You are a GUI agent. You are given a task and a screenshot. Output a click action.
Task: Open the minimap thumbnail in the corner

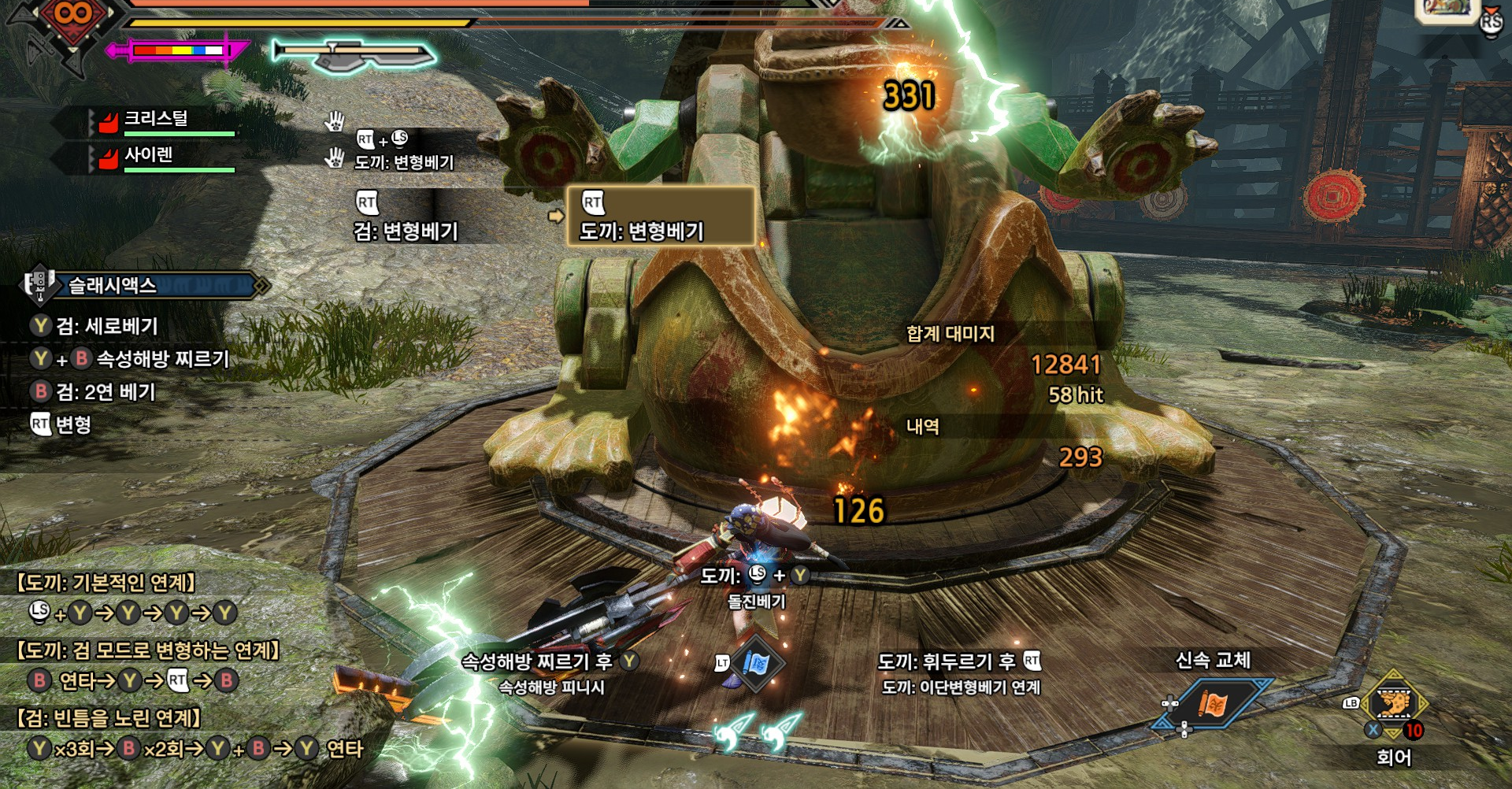(x=1446, y=9)
